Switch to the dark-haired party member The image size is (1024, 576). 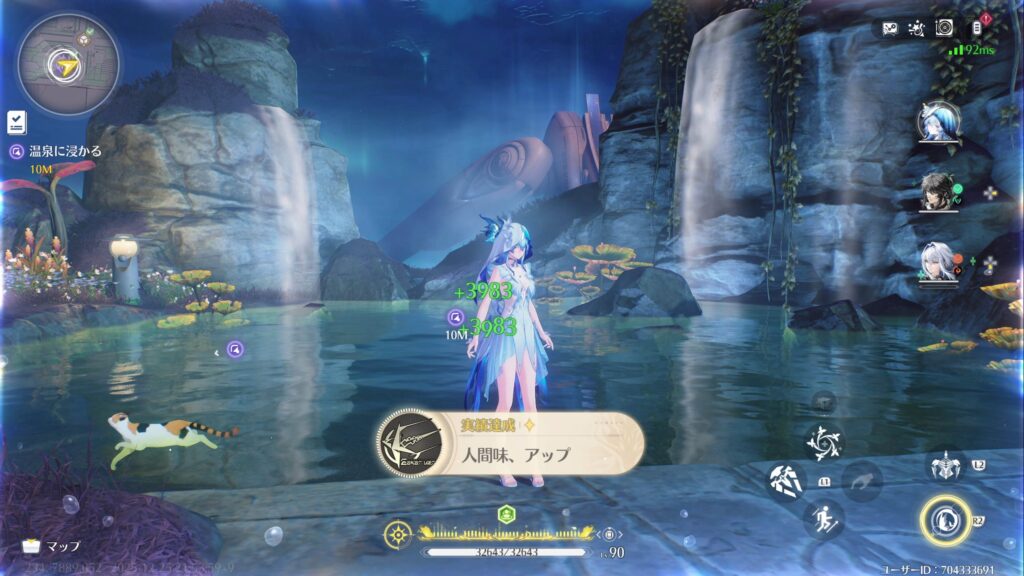[x=938, y=192]
